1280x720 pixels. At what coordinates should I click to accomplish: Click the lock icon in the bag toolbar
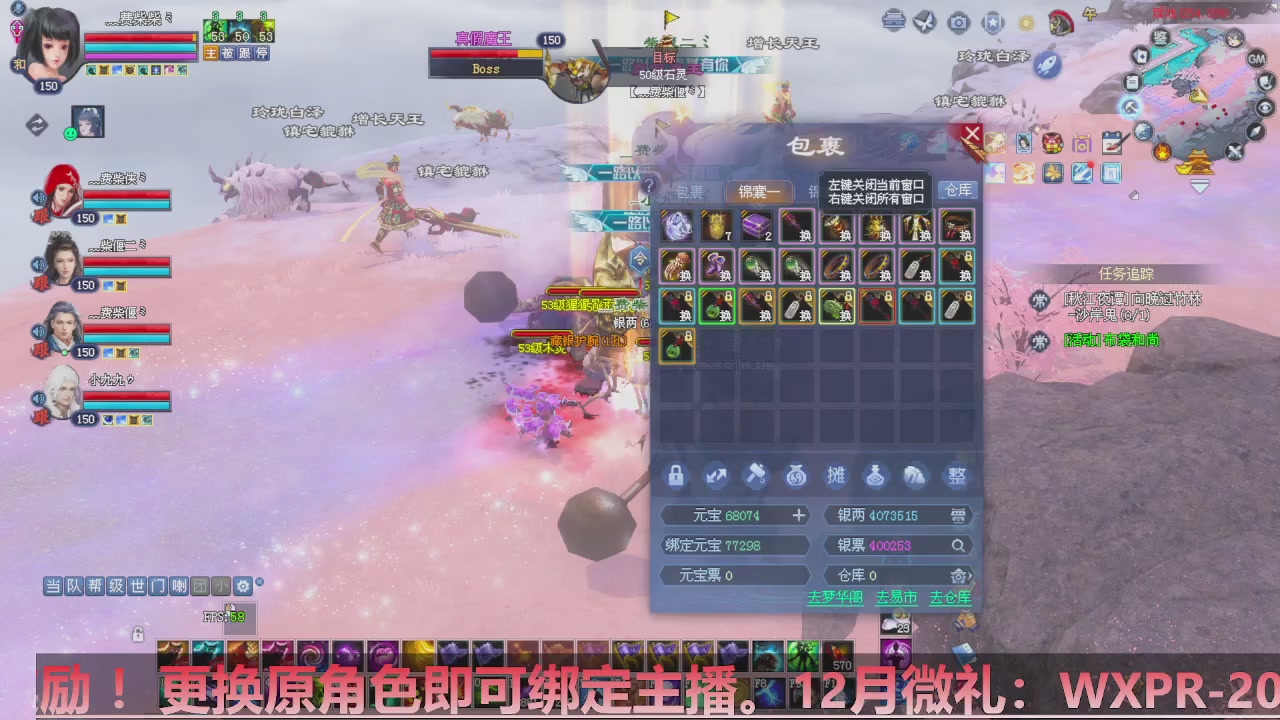click(675, 477)
